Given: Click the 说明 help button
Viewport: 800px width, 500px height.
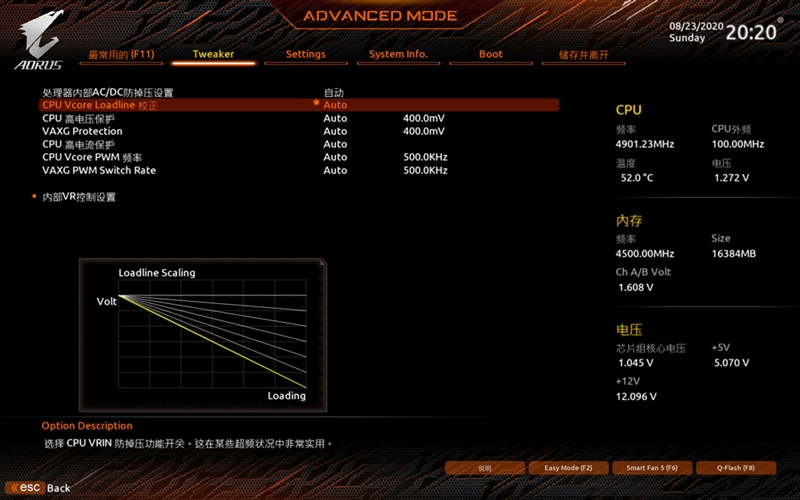Looking at the screenshot, I should click(x=485, y=468).
